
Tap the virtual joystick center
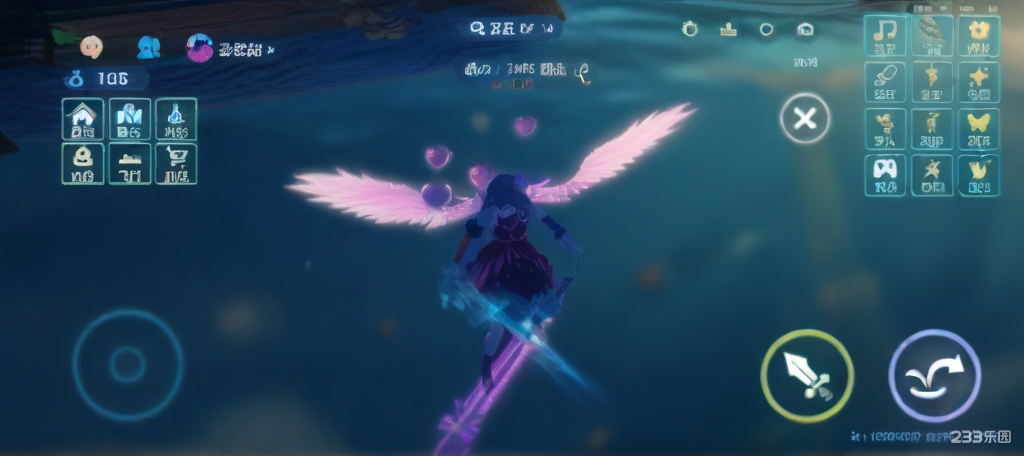pyautogui.click(x=127, y=364)
